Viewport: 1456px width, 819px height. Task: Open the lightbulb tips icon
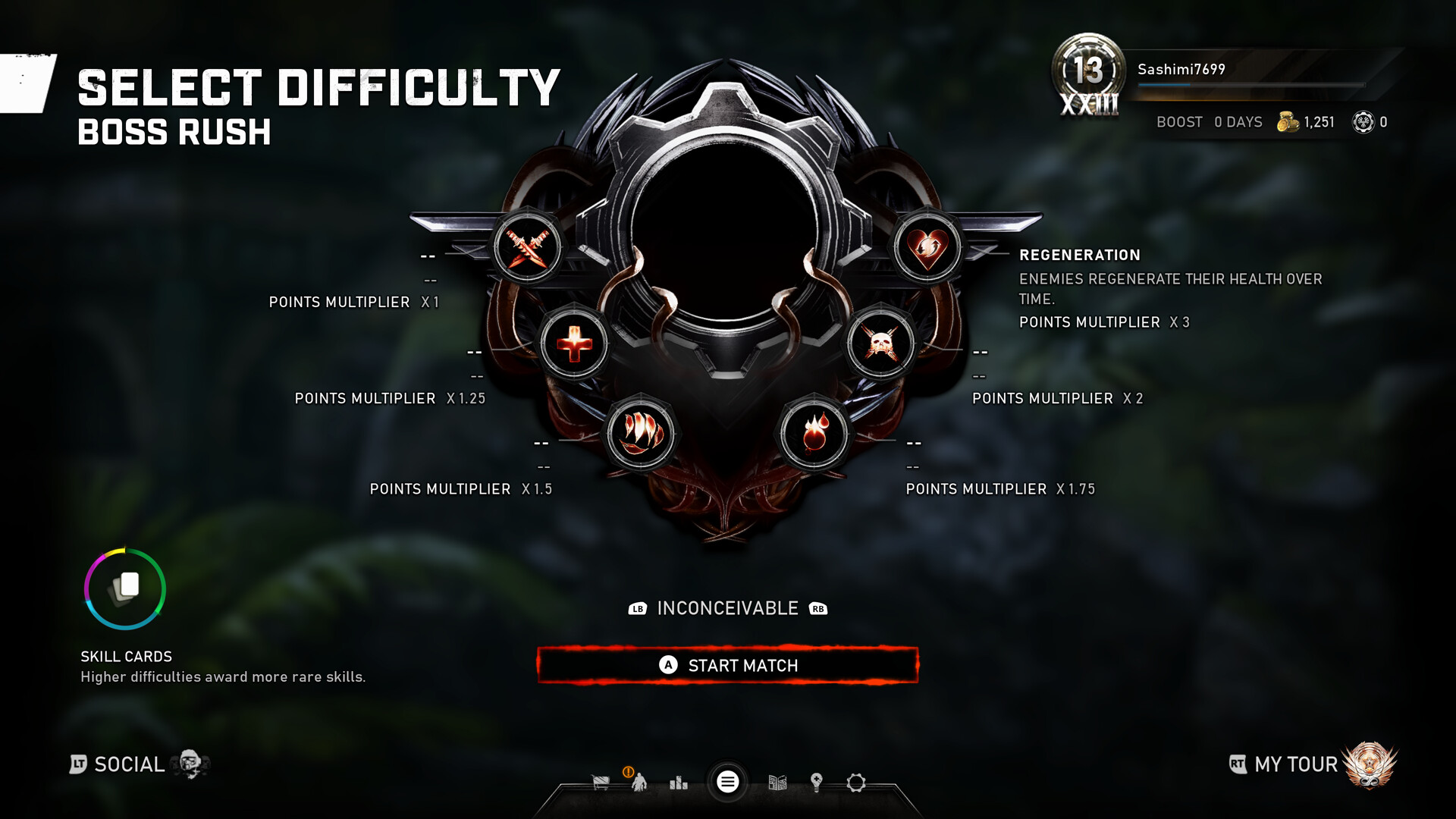click(x=817, y=783)
